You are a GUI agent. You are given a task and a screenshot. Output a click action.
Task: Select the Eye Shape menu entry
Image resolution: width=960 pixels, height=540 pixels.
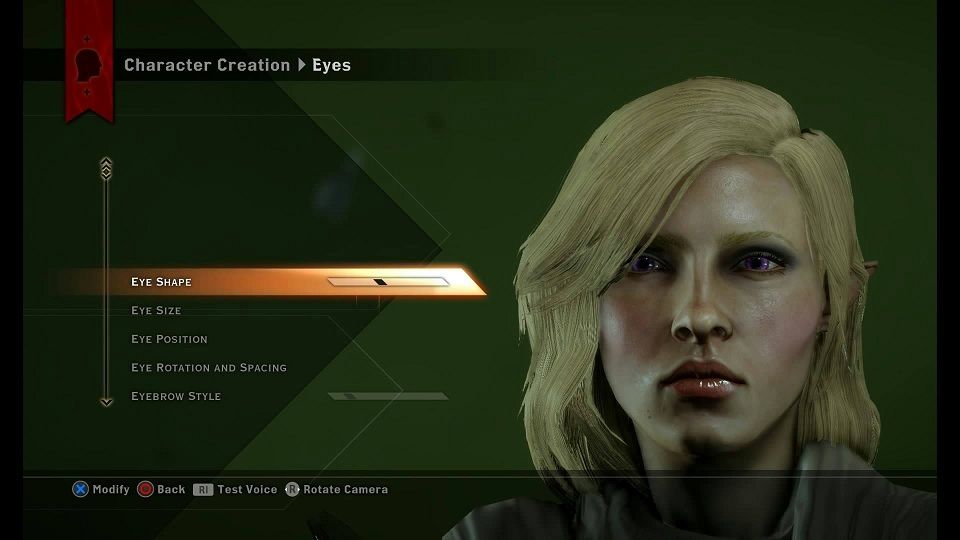(x=161, y=282)
